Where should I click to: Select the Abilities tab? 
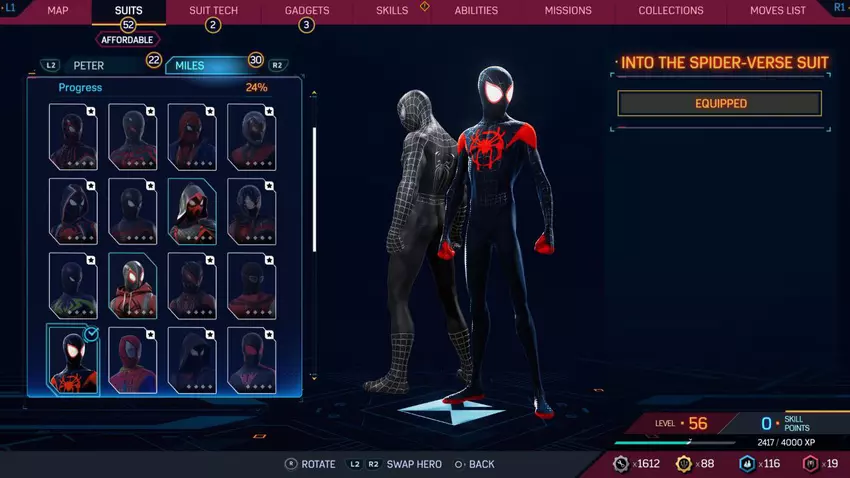point(476,10)
